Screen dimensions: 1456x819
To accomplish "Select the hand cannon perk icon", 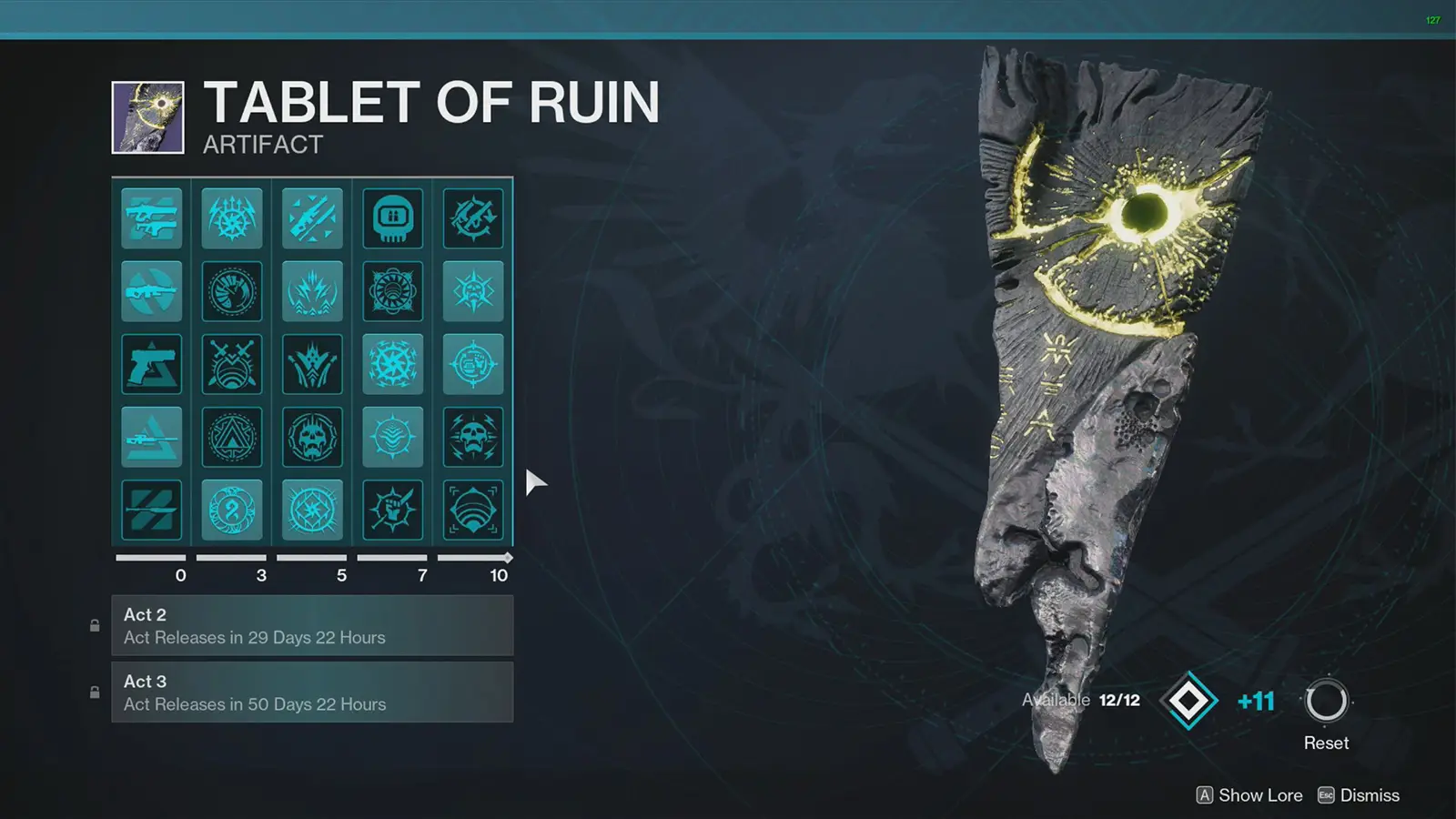I will [x=151, y=363].
